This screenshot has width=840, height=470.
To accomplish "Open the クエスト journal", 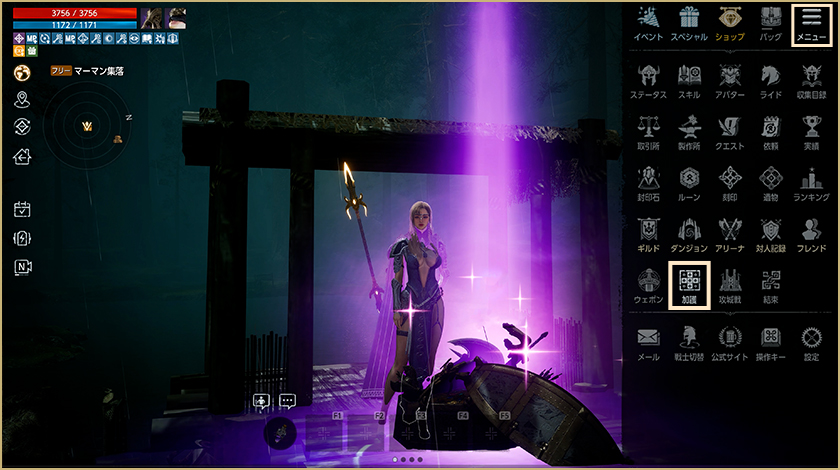I will coord(729,132).
